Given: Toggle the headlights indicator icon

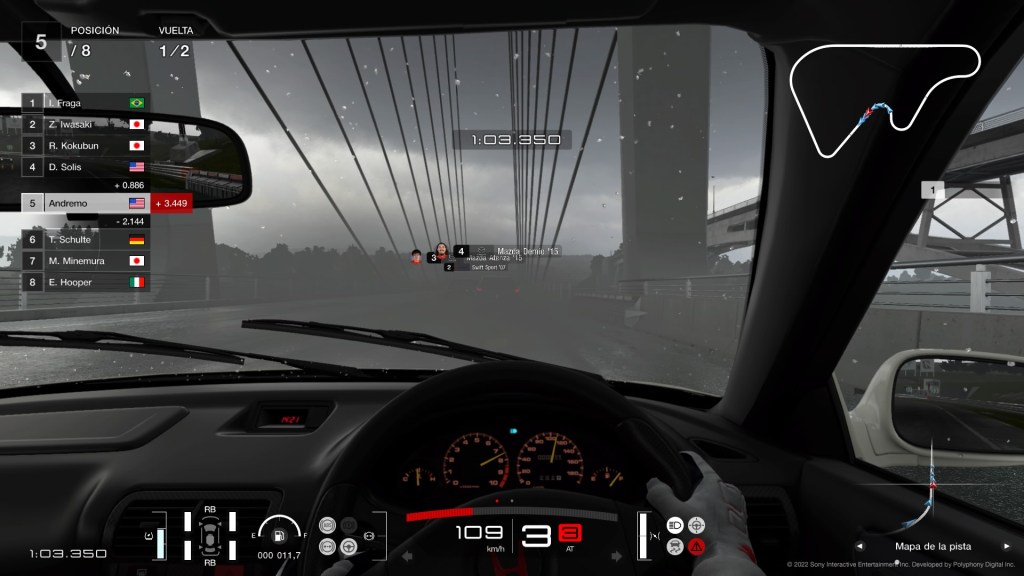Looking at the screenshot, I should click(x=675, y=524).
